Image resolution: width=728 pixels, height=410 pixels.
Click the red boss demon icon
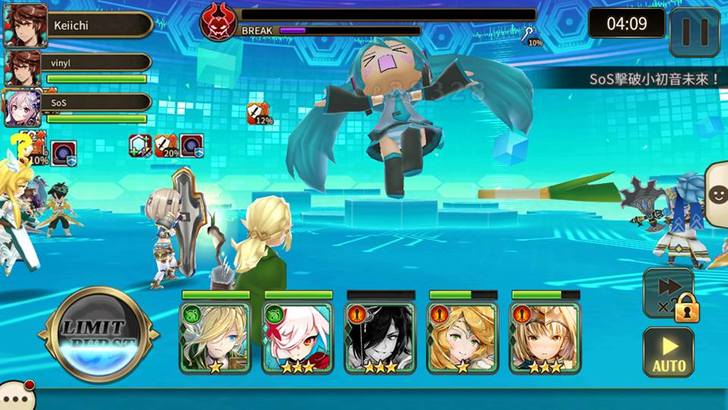218,20
